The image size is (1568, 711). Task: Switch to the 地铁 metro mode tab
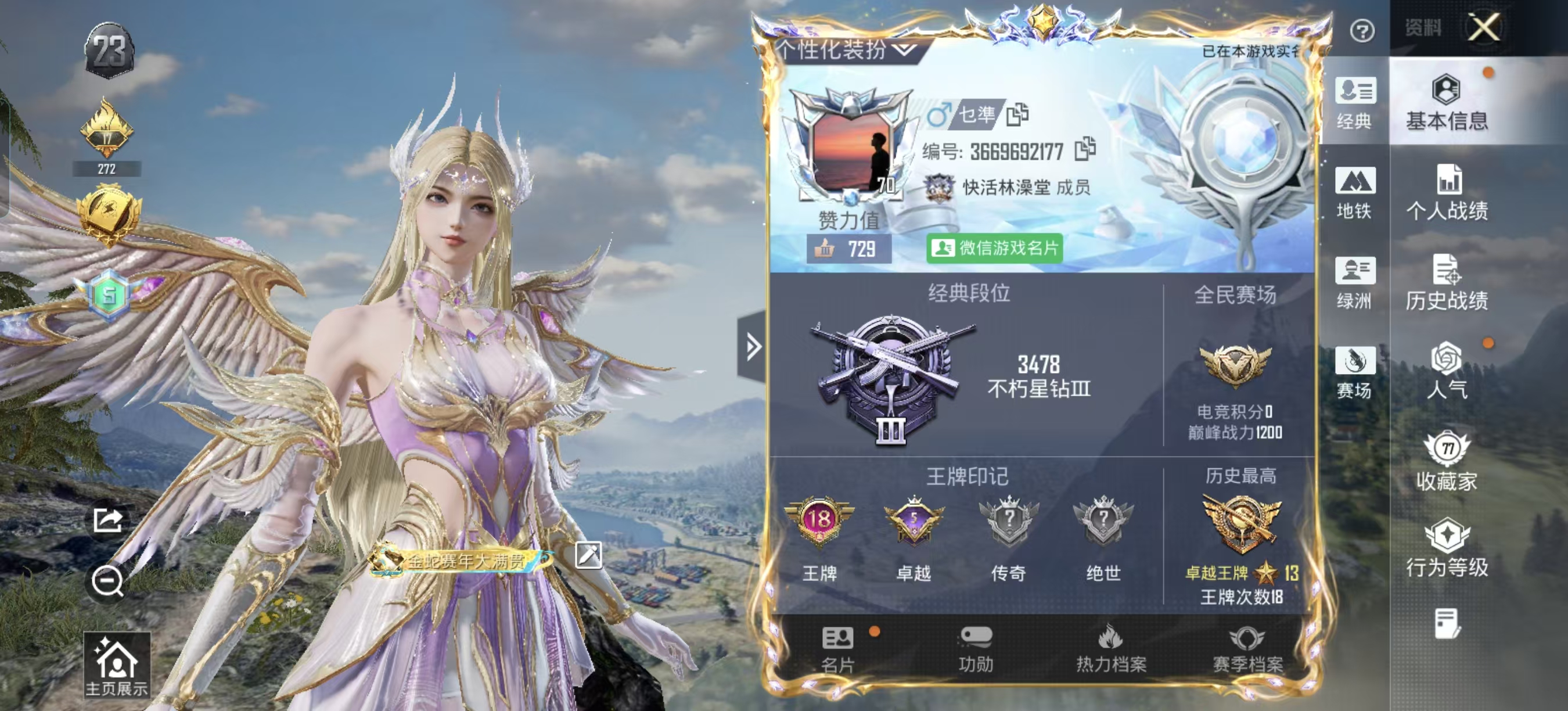coord(1354,192)
